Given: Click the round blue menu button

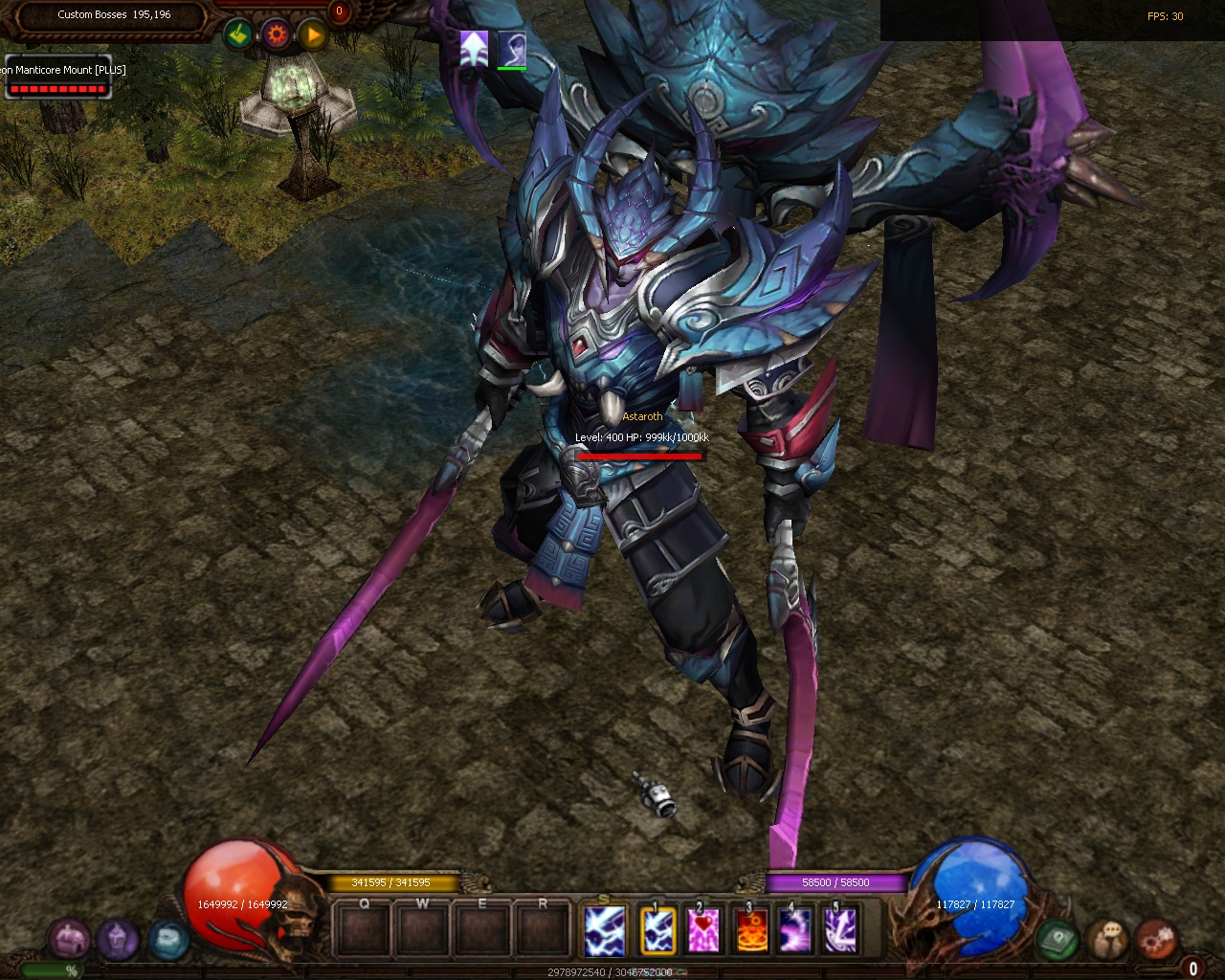Looking at the screenshot, I should point(168,939).
